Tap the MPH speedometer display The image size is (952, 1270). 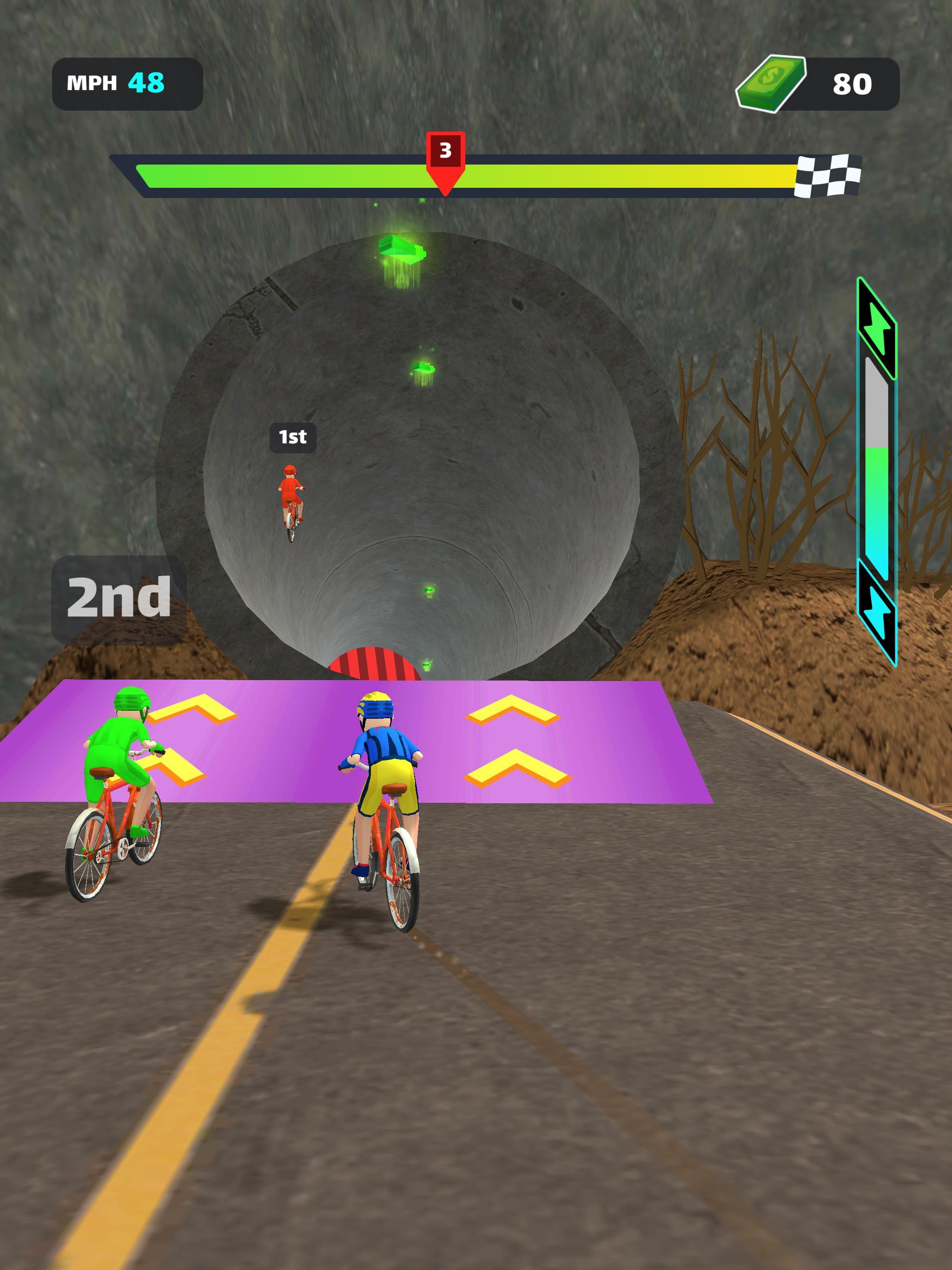(125, 82)
